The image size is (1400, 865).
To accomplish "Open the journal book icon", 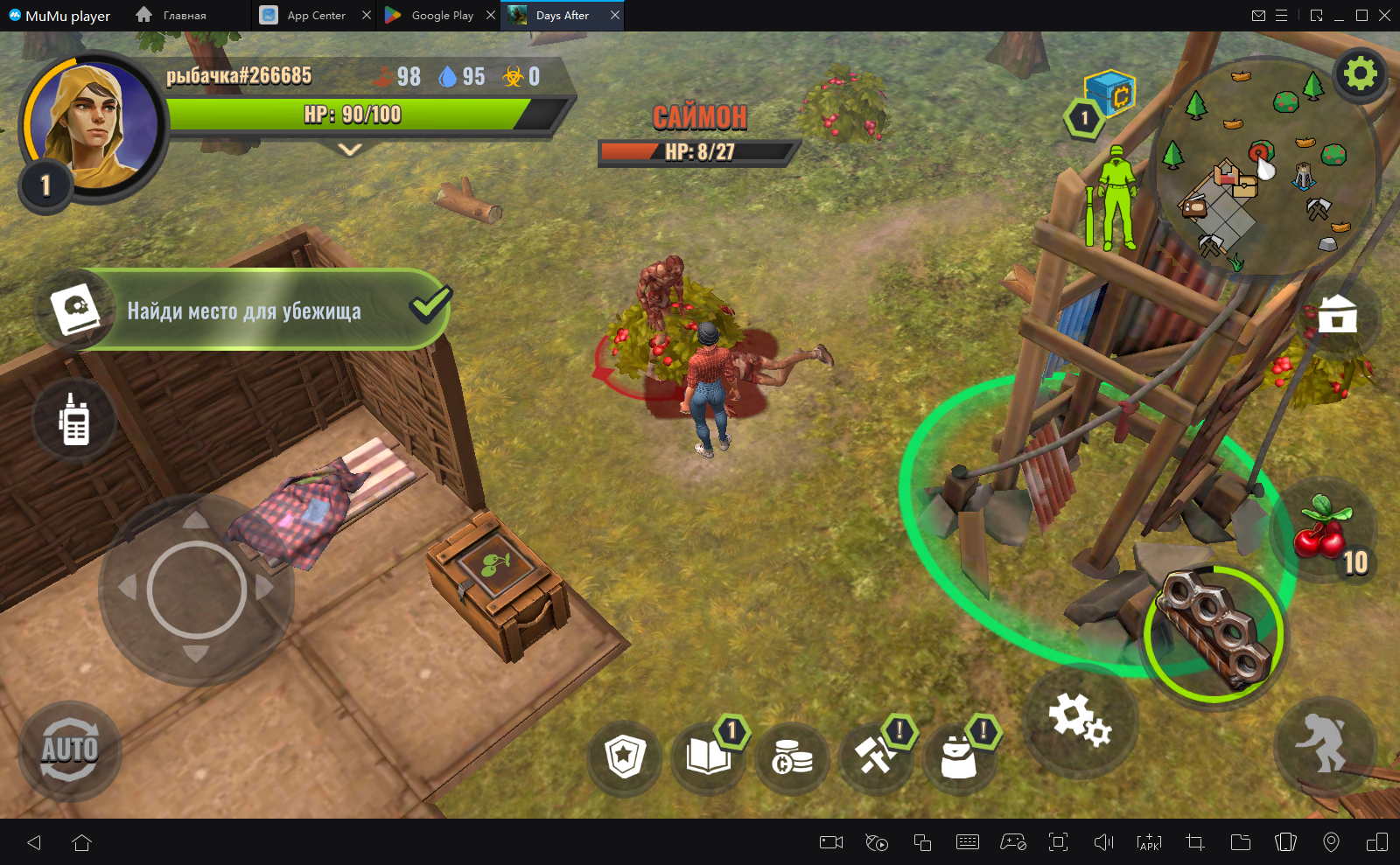I will [708, 757].
